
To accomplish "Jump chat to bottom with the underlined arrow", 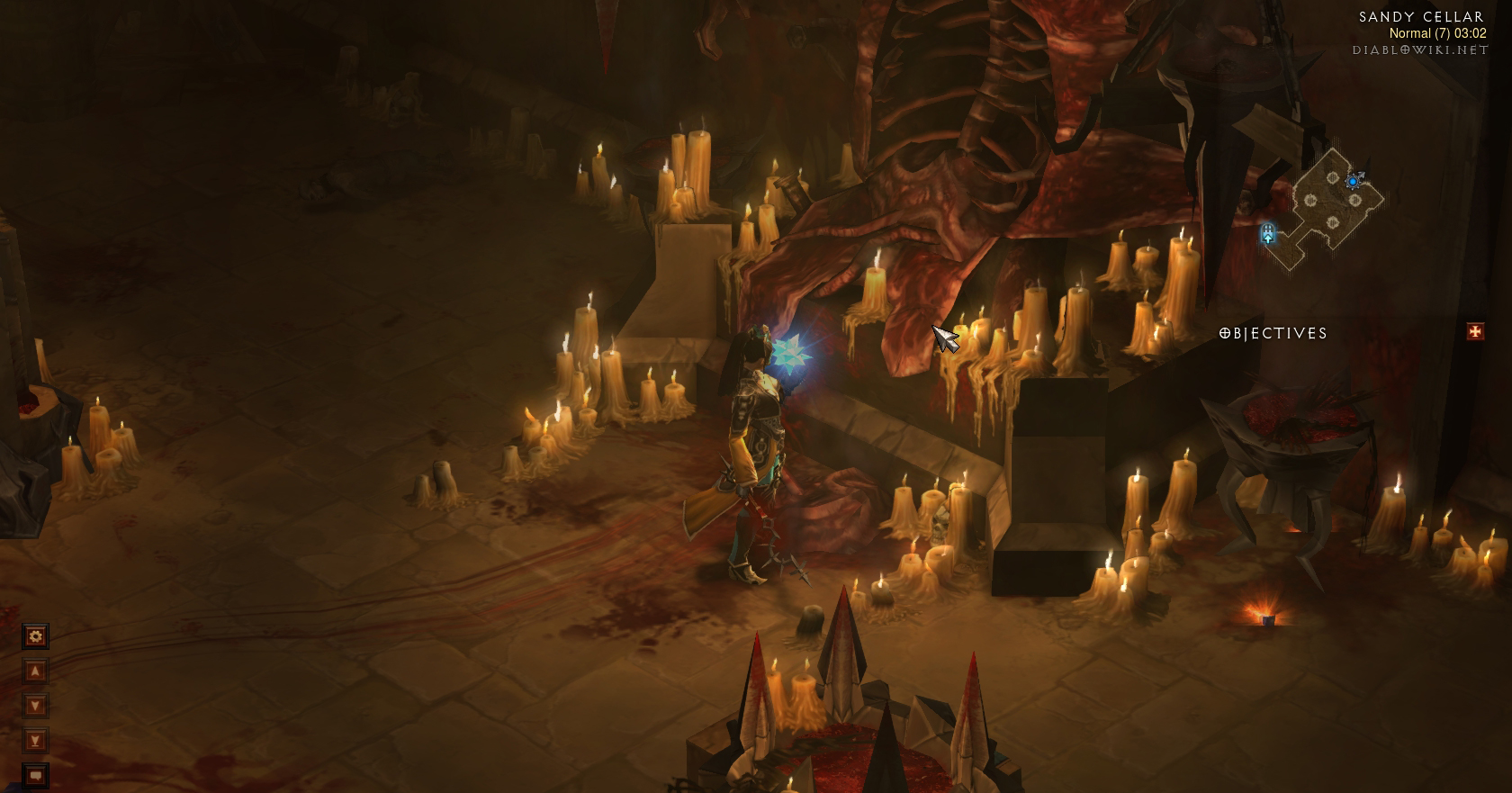I will pos(35,741).
